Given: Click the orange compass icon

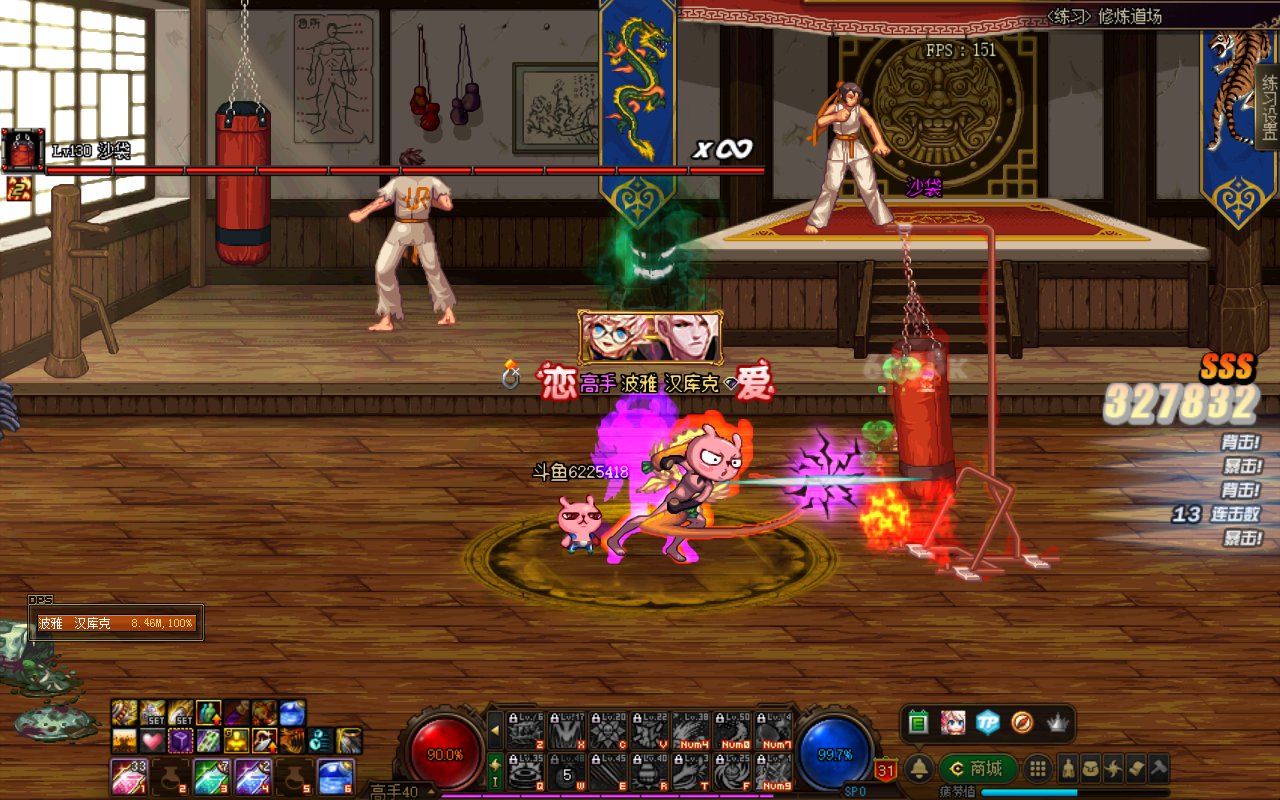Looking at the screenshot, I should point(1022,722).
